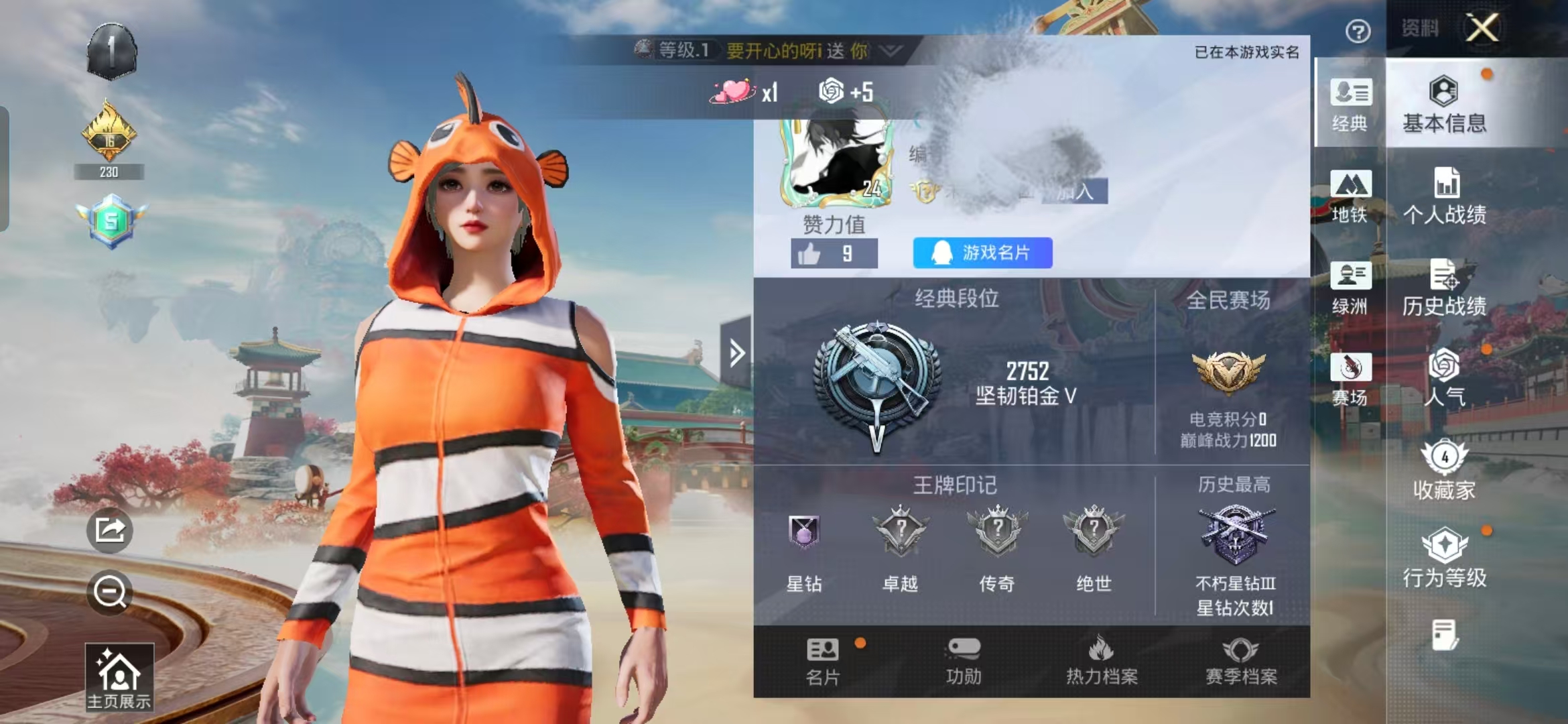Open the 赛季档案 season archive

pos(1241,662)
